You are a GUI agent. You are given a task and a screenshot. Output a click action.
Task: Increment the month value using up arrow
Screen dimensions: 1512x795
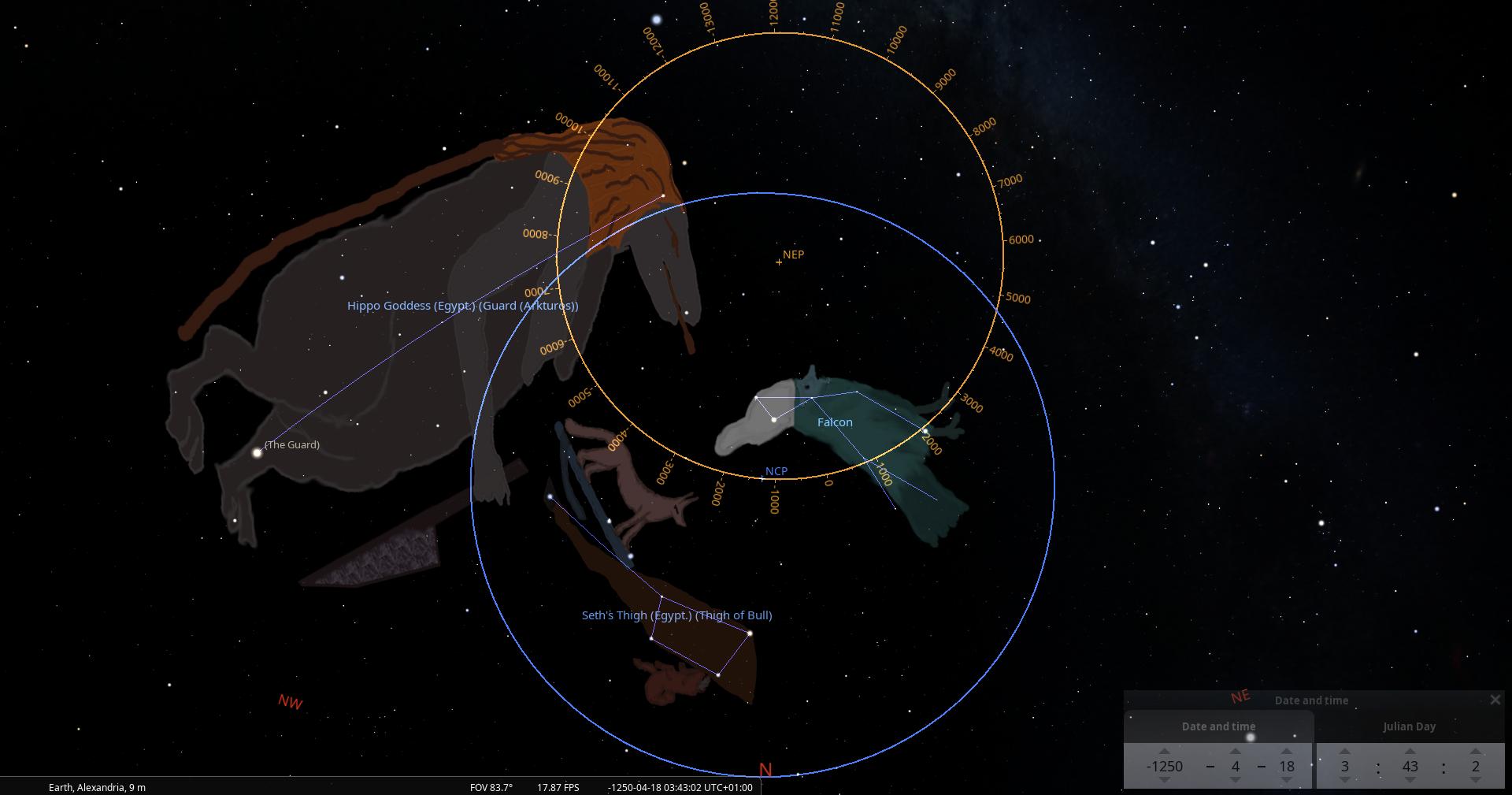[1235, 751]
